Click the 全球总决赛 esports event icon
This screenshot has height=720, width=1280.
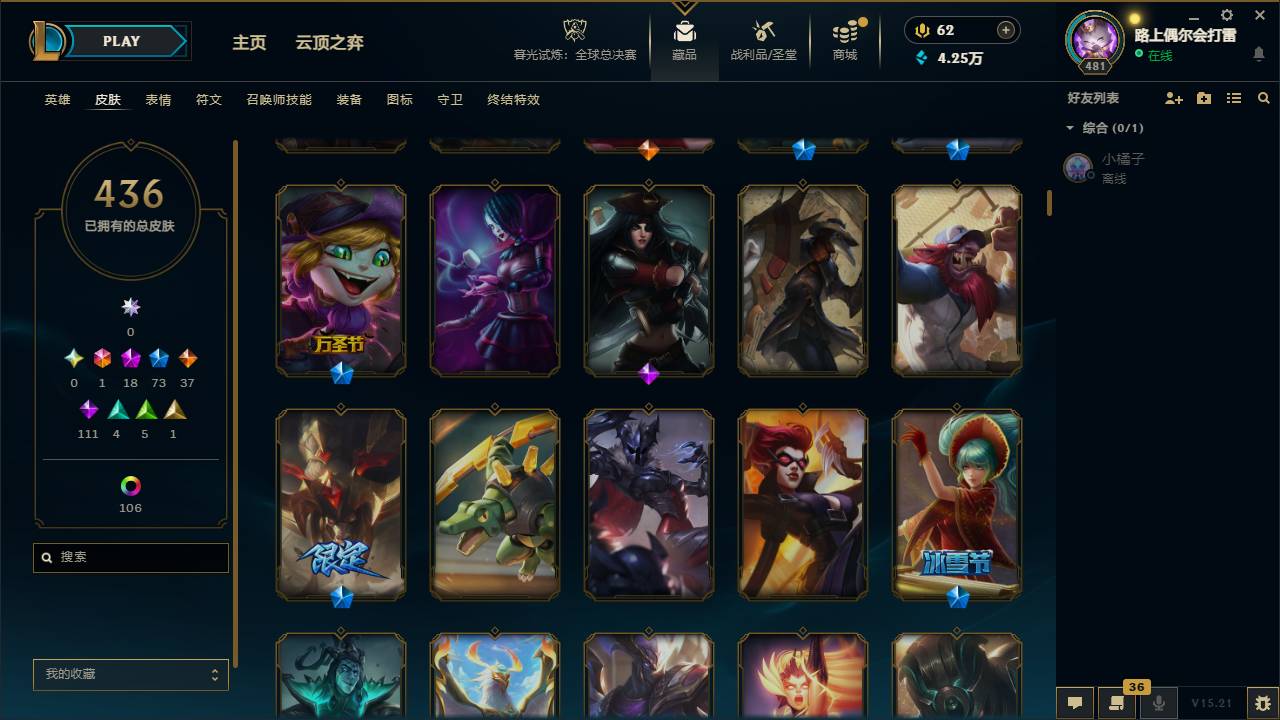(x=574, y=30)
